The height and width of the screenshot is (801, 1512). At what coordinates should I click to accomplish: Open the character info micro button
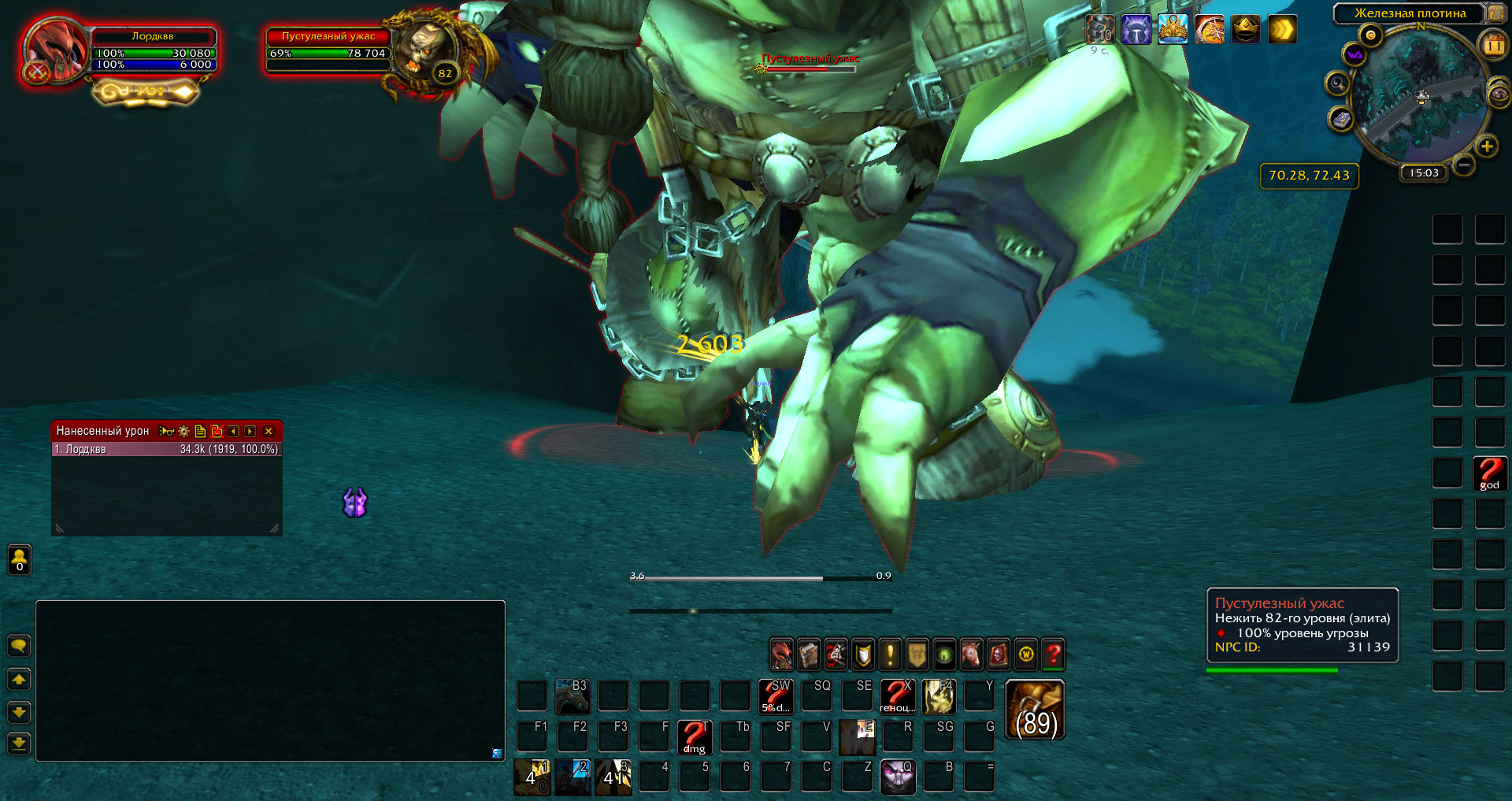tap(781, 655)
